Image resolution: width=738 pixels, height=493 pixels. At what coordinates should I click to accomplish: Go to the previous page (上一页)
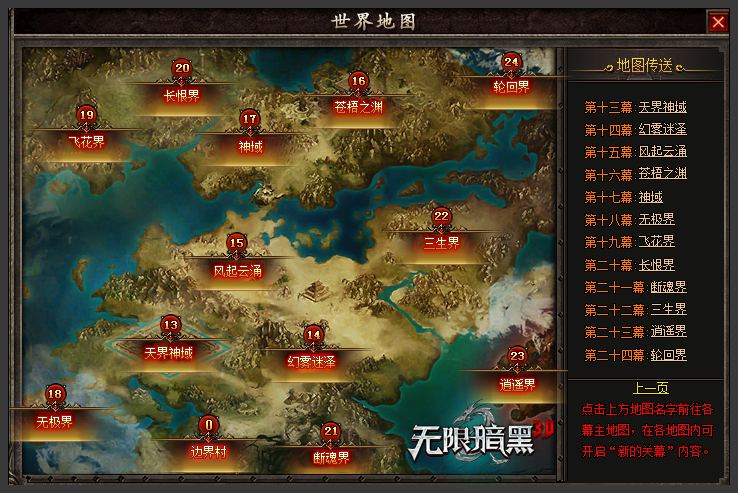pyautogui.click(x=651, y=388)
